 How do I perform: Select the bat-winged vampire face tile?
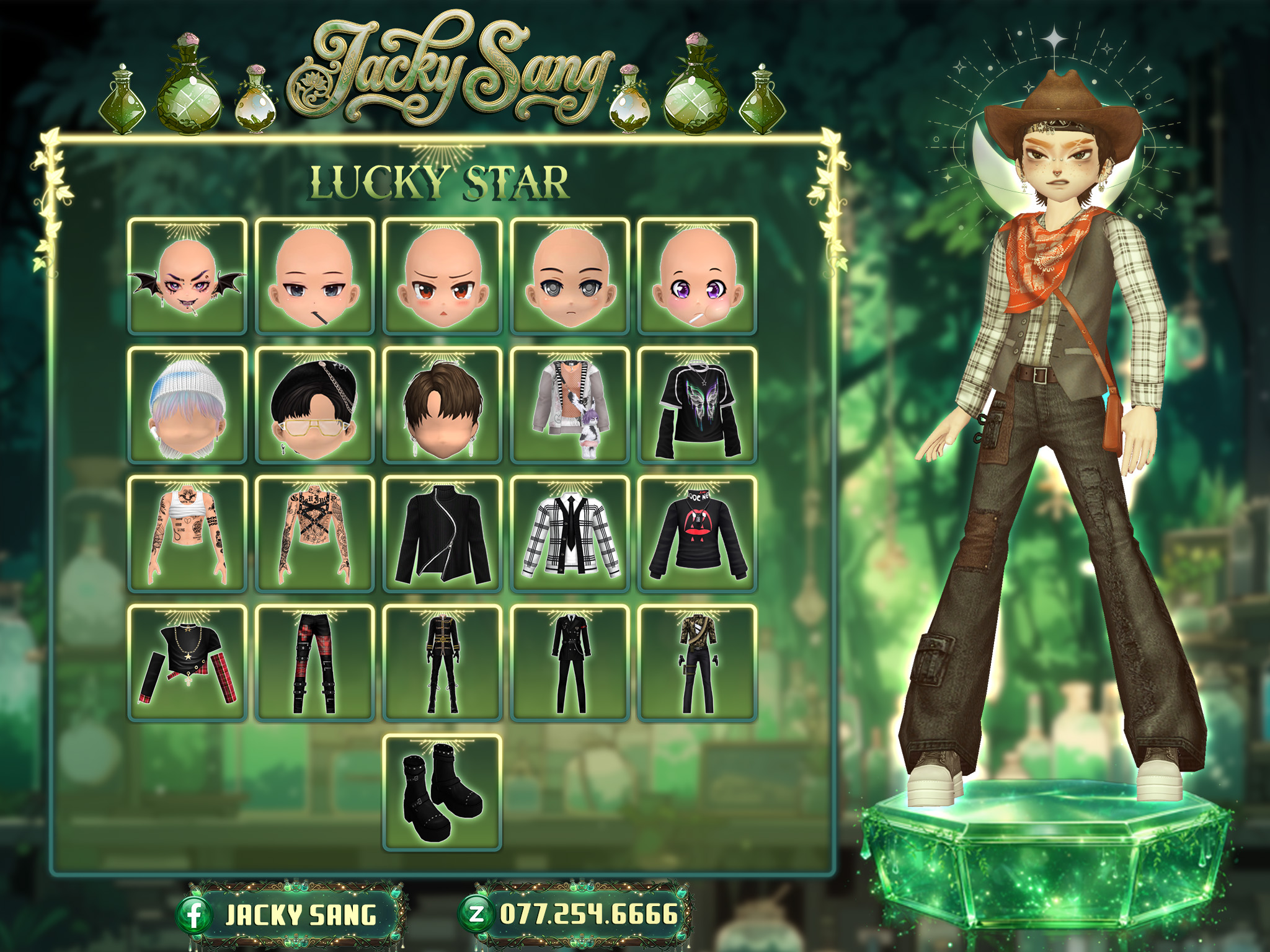tap(187, 276)
